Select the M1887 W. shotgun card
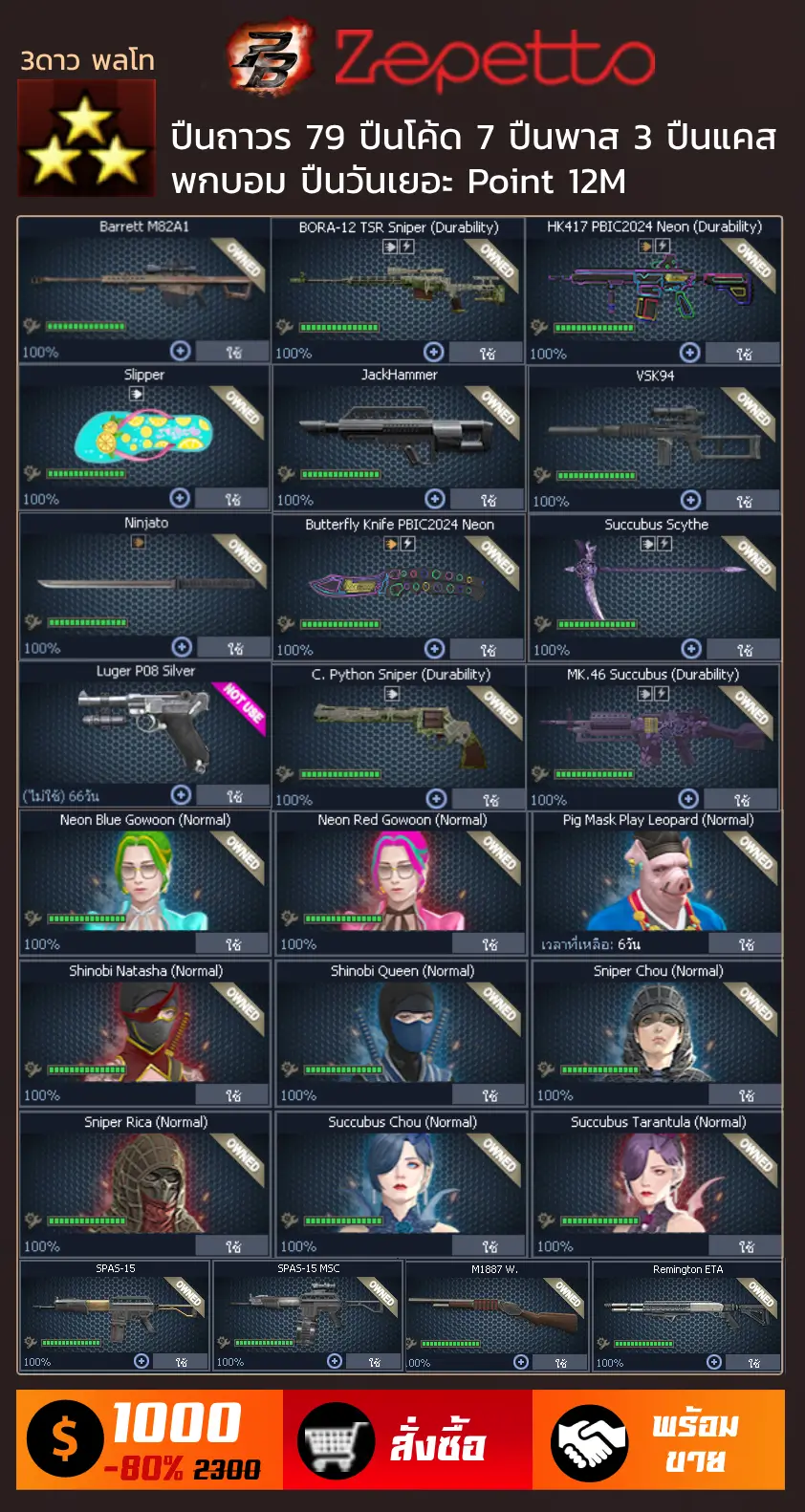 point(496,1315)
